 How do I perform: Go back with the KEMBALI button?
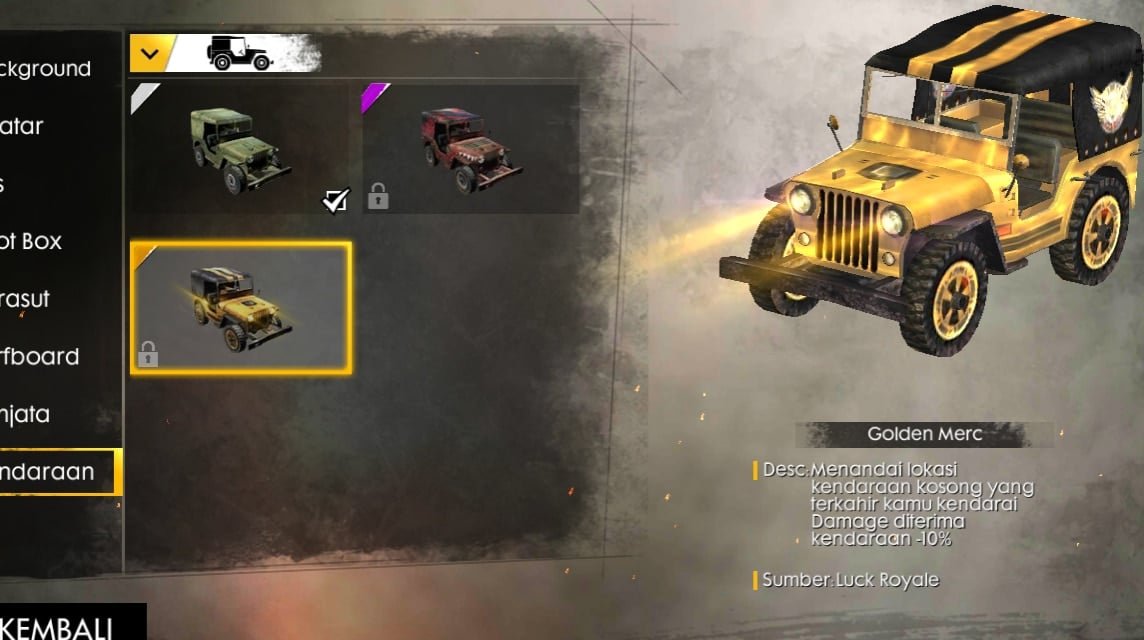(62, 624)
